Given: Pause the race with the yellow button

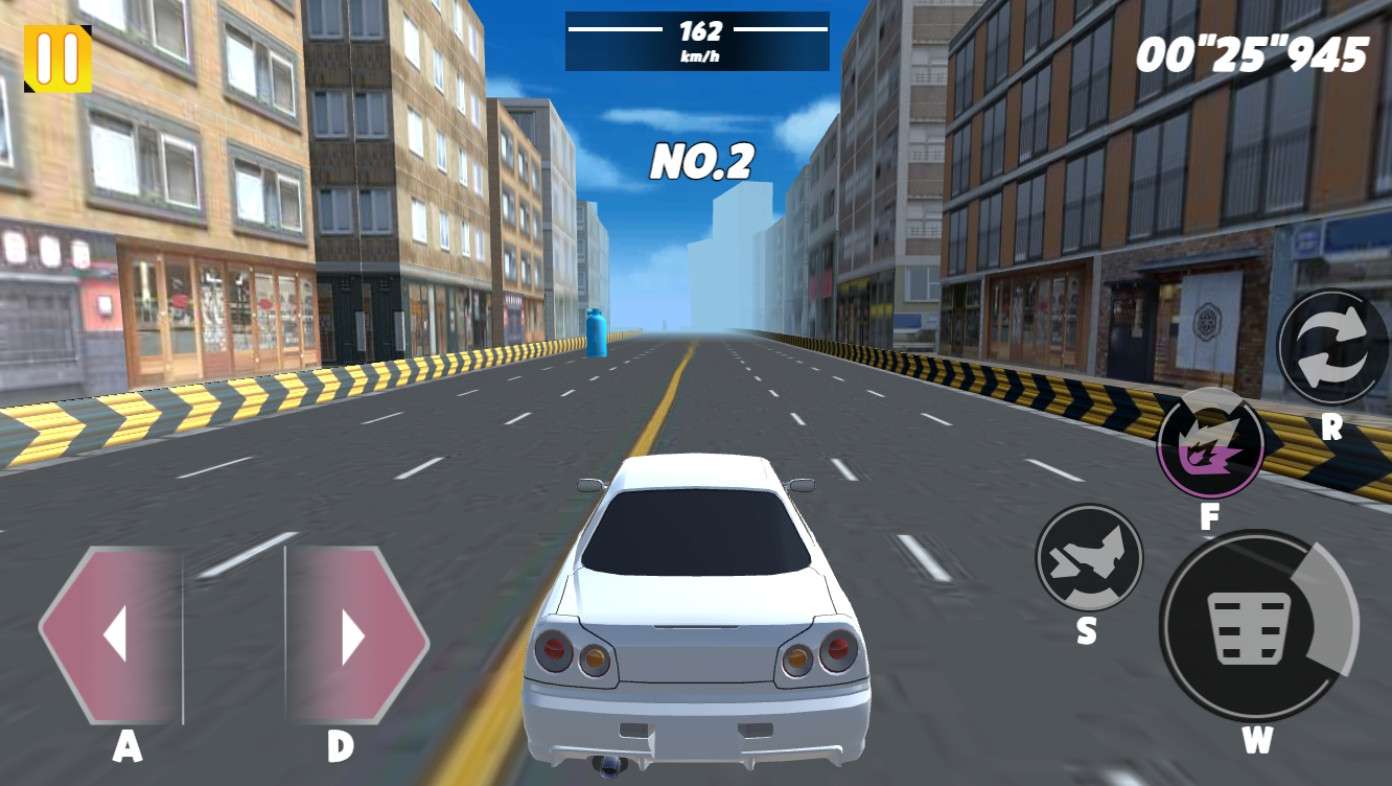Looking at the screenshot, I should pyautogui.click(x=57, y=58).
